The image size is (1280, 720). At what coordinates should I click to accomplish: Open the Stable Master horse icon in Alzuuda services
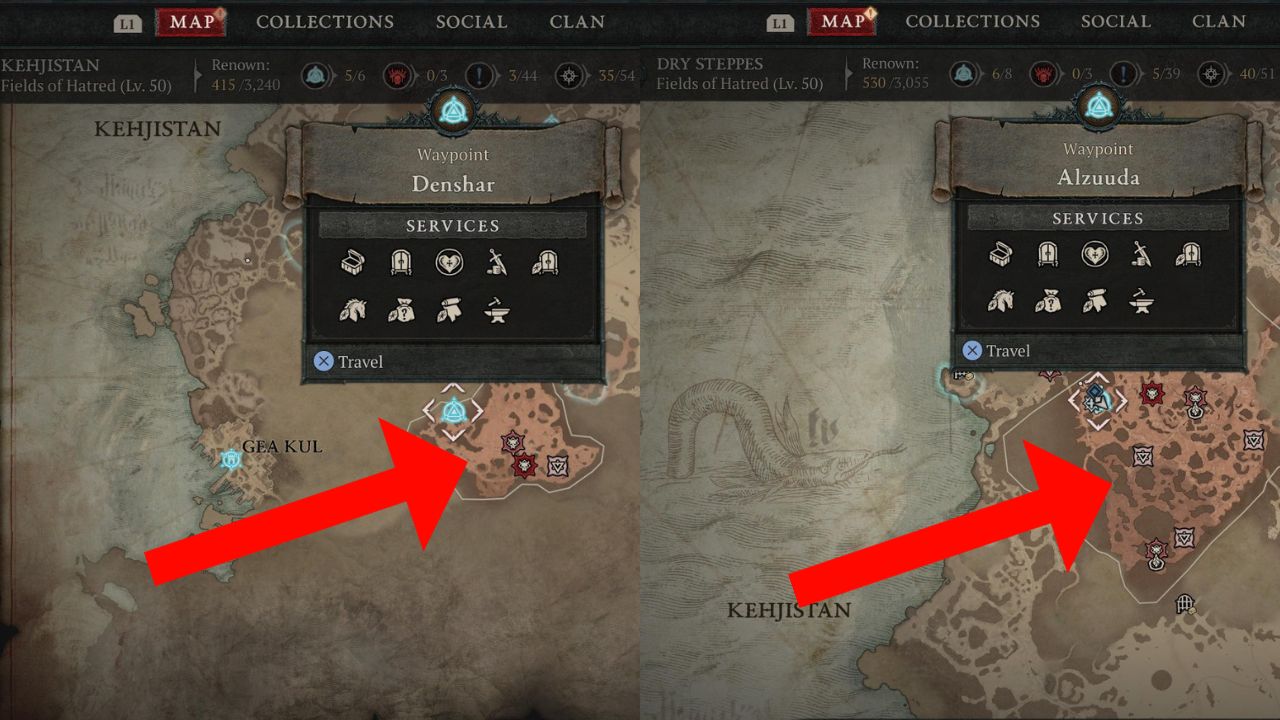click(1003, 303)
